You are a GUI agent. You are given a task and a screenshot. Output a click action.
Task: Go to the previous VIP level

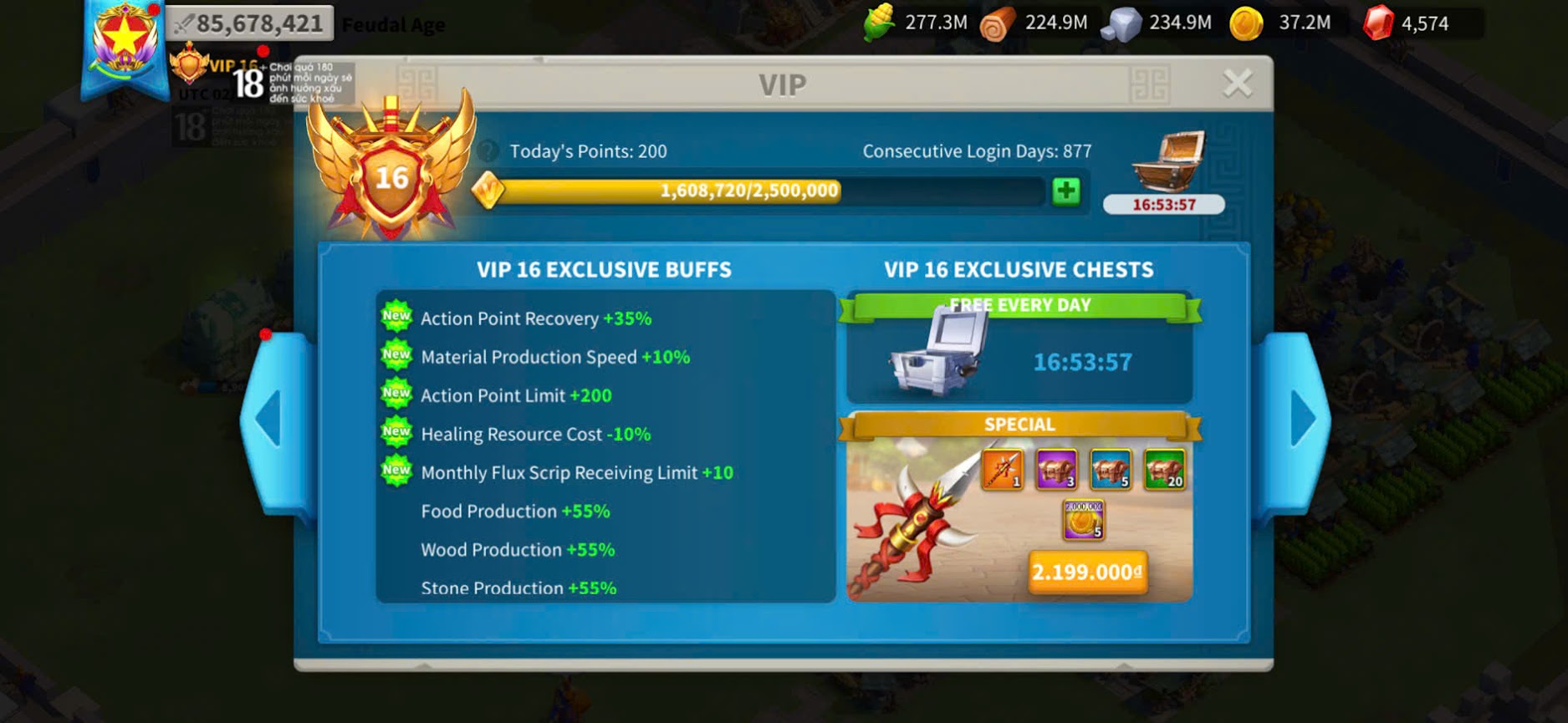[269, 418]
